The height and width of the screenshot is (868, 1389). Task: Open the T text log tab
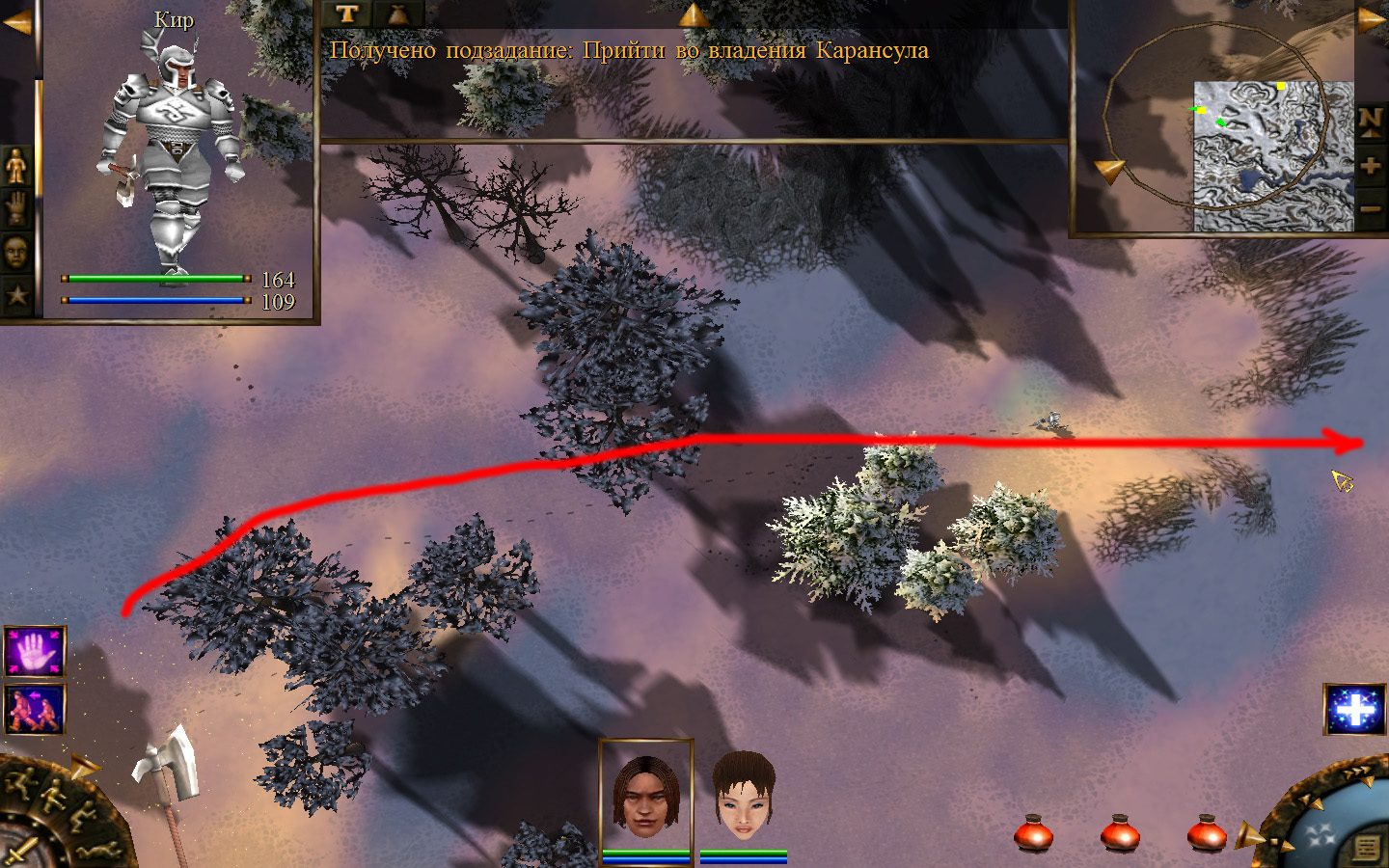(347, 14)
